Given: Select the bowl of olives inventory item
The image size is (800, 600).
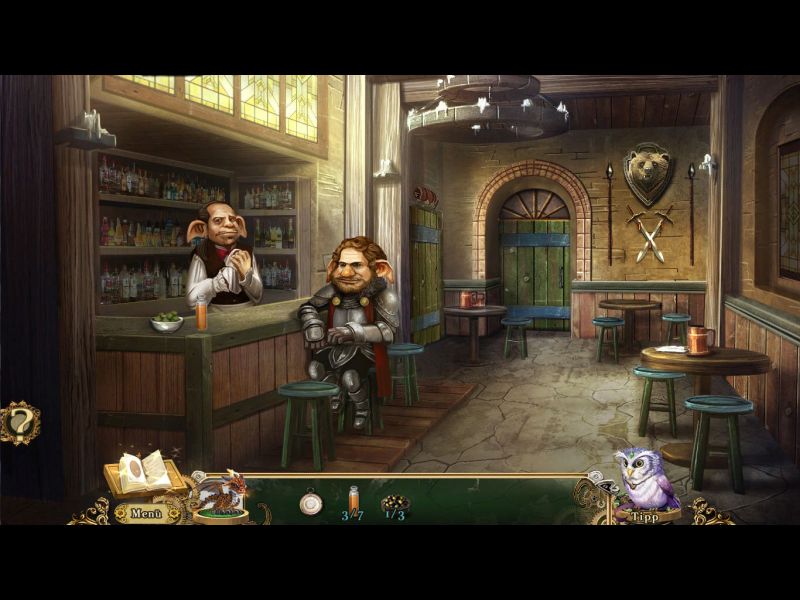Looking at the screenshot, I should (395, 502).
